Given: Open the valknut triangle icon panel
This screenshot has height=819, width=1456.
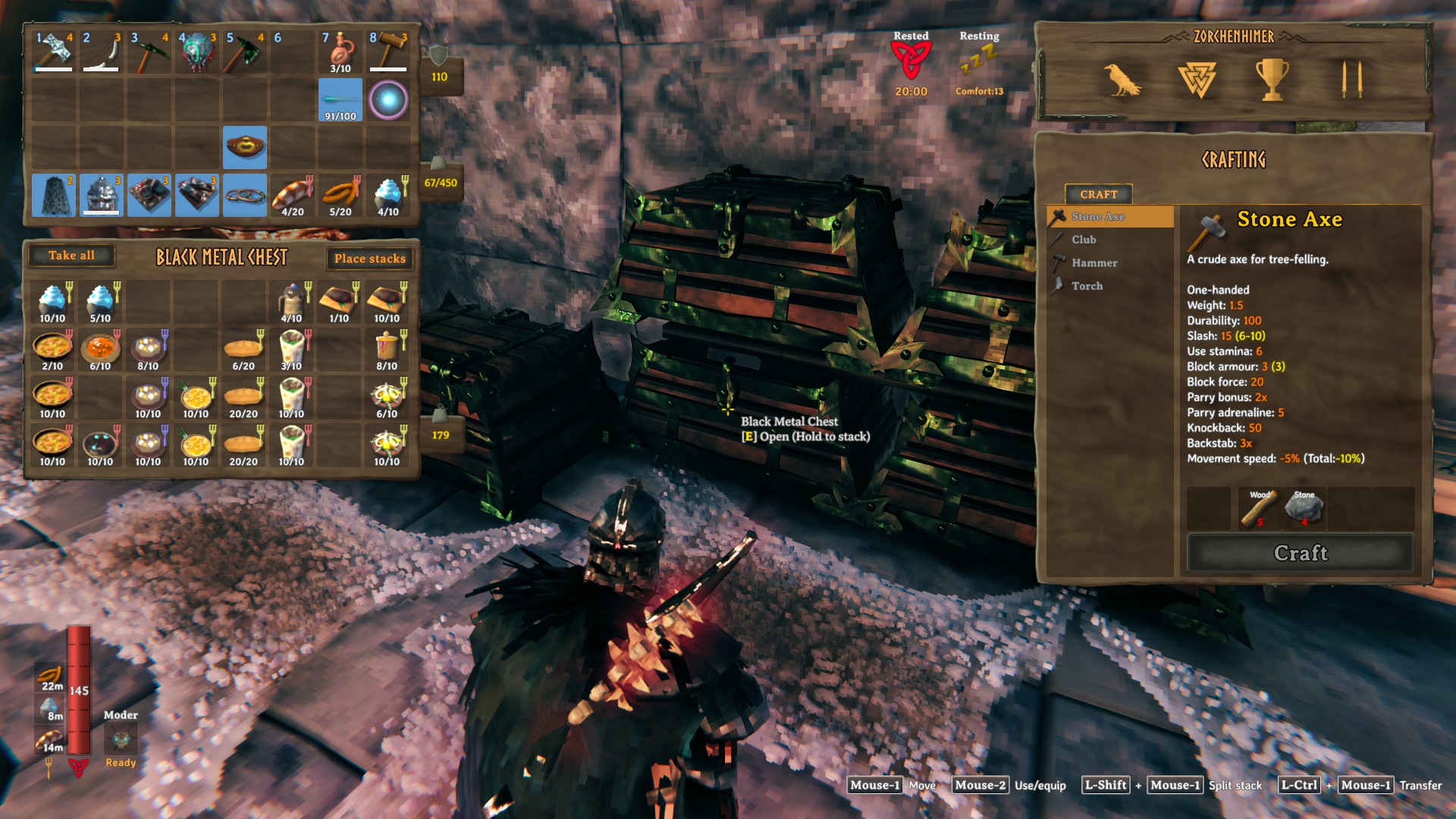Looking at the screenshot, I should pos(1197,80).
